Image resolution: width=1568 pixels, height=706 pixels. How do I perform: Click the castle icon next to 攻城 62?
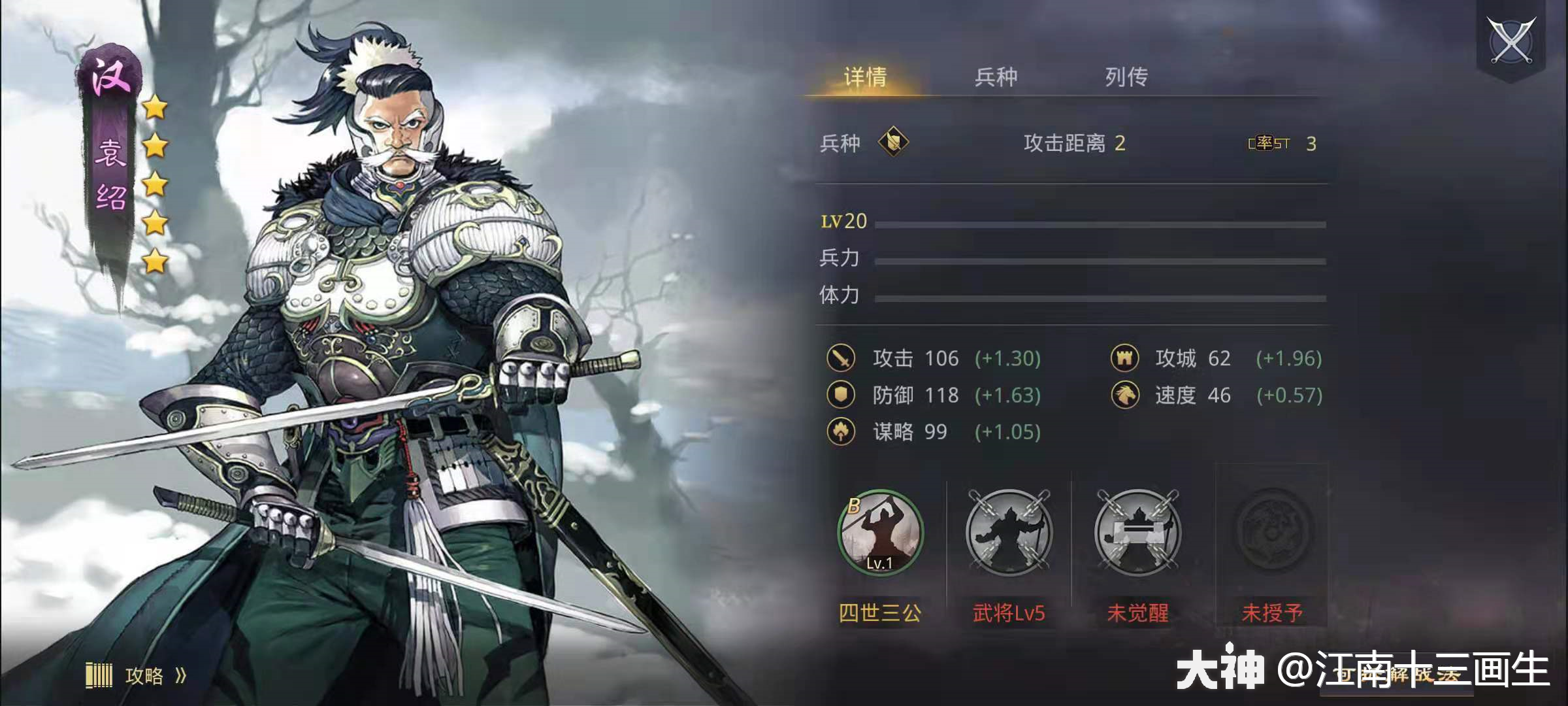click(1126, 358)
